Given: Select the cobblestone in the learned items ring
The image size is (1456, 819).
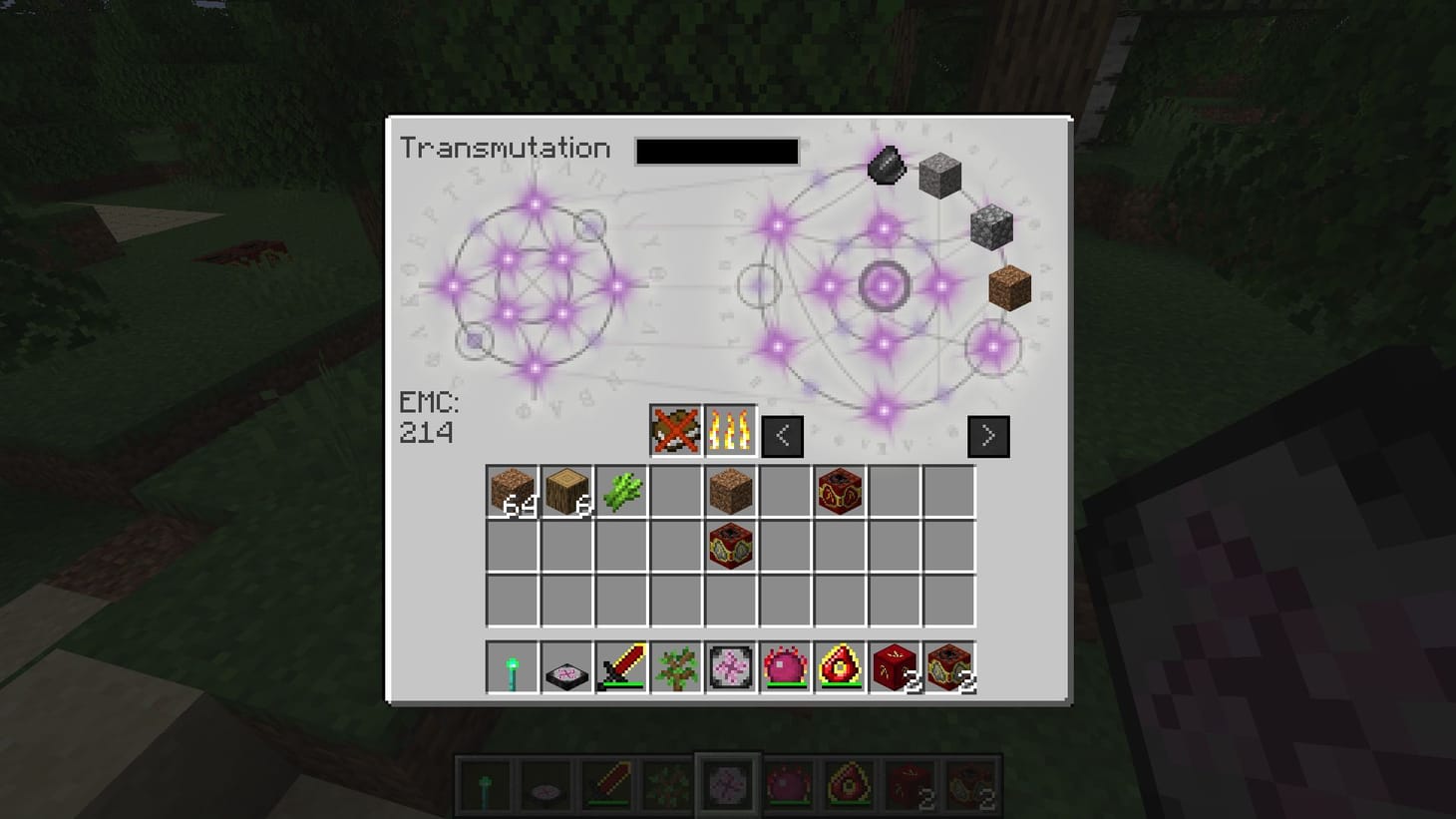Looking at the screenshot, I should pos(991,227).
